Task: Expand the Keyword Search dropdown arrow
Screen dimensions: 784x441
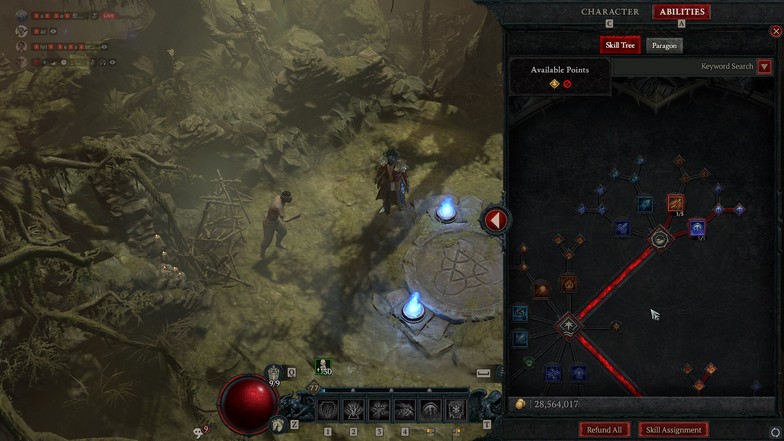Action: click(x=765, y=67)
